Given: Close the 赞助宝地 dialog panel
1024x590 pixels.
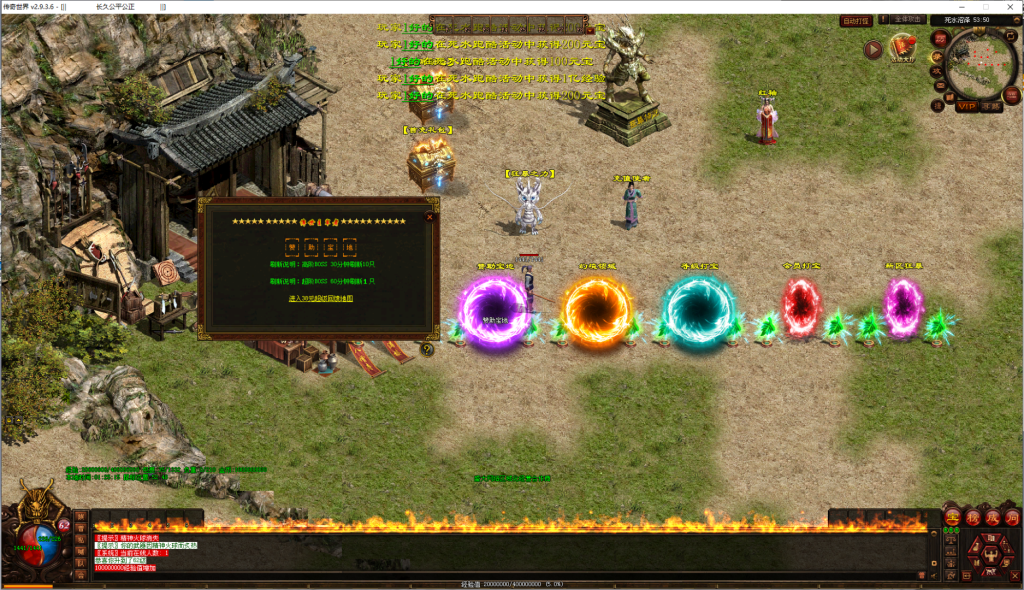Looking at the screenshot, I should 429,215.
